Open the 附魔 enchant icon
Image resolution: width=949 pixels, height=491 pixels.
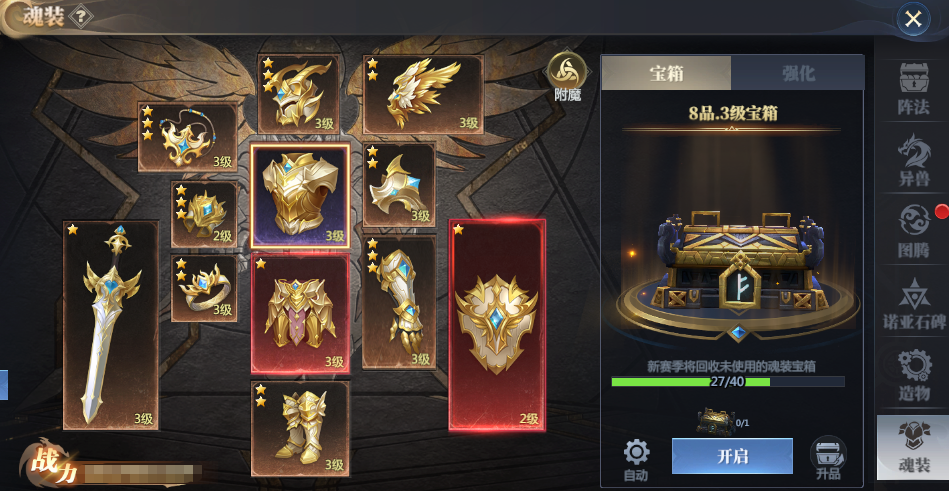coord(567,76)
